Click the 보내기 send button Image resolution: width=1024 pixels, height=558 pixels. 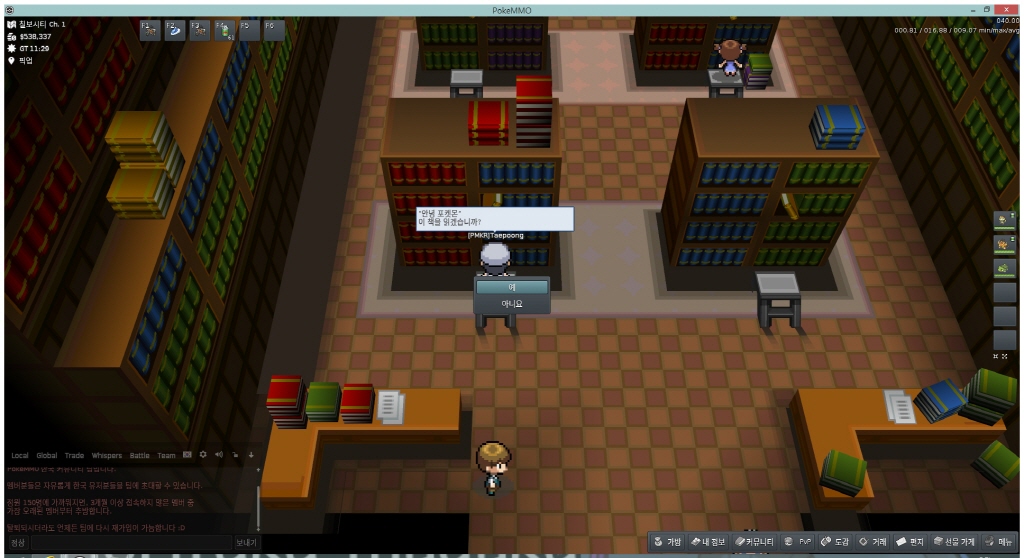pyautogui.click(x=246, y=542)
